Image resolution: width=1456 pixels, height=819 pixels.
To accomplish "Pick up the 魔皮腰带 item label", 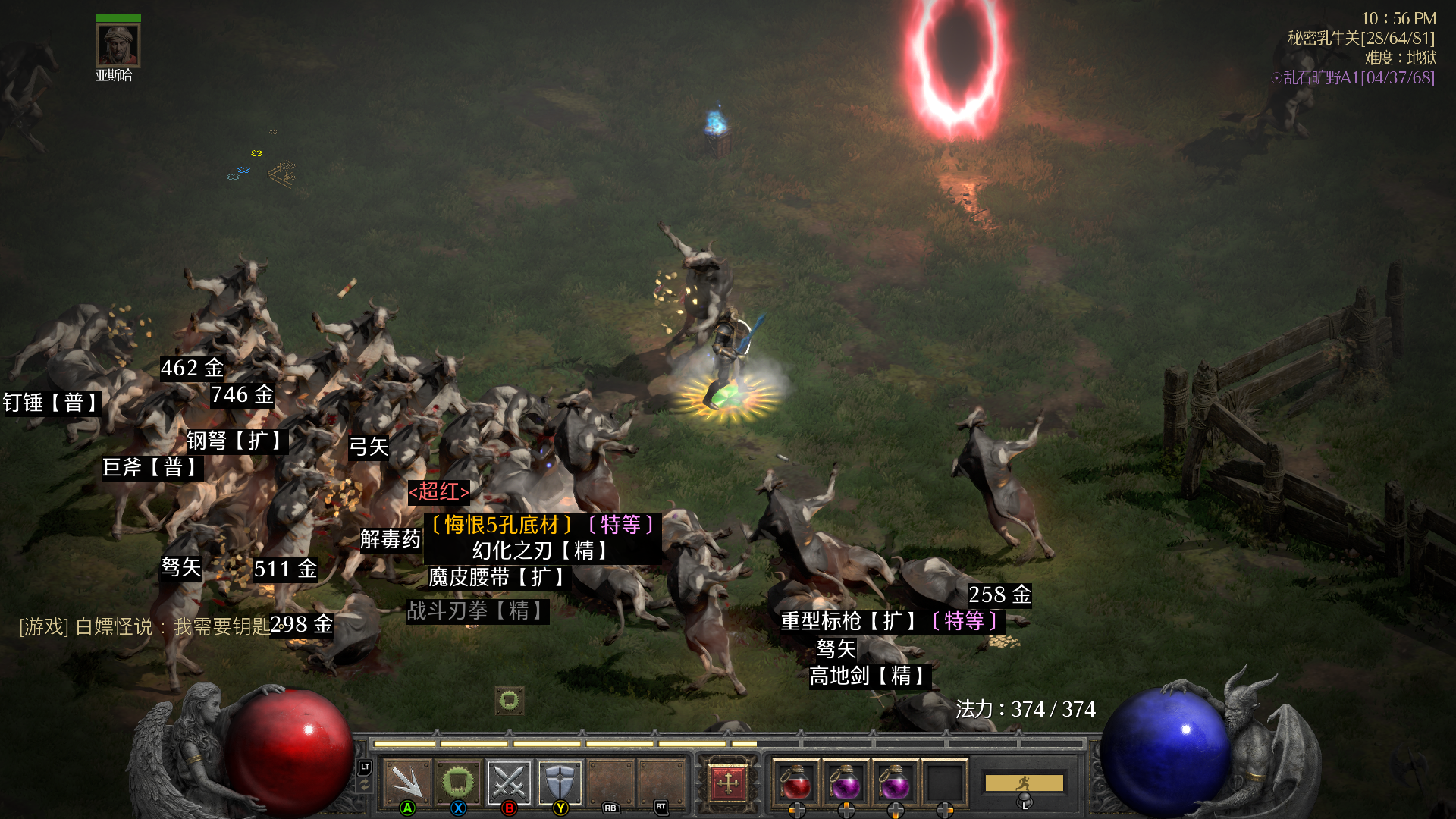I will coord(497,578).
